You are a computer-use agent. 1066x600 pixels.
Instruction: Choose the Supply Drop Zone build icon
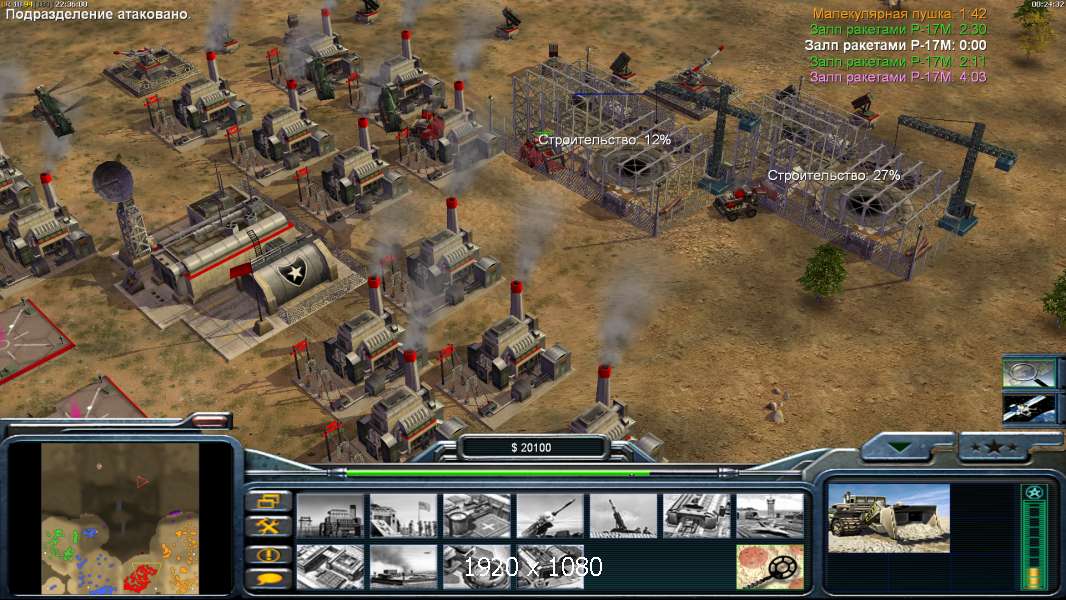click(x=403, y=566)
